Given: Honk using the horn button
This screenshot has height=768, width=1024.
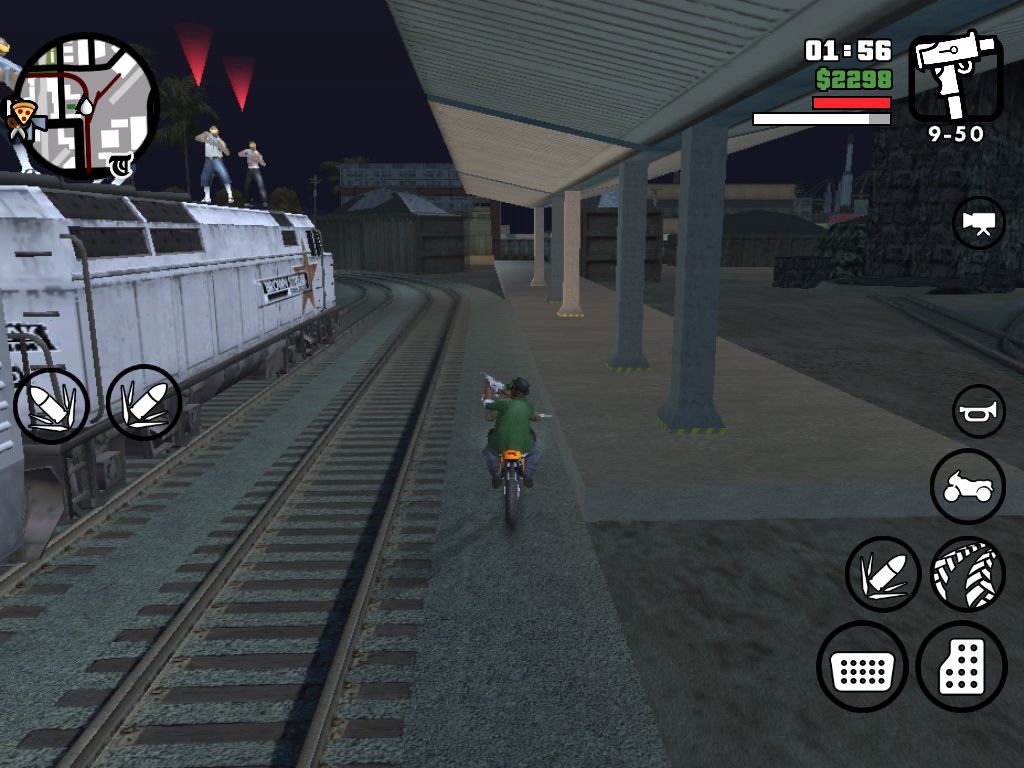Looking at the screenshot, I should pyautogui.click(x=978, y=411).
